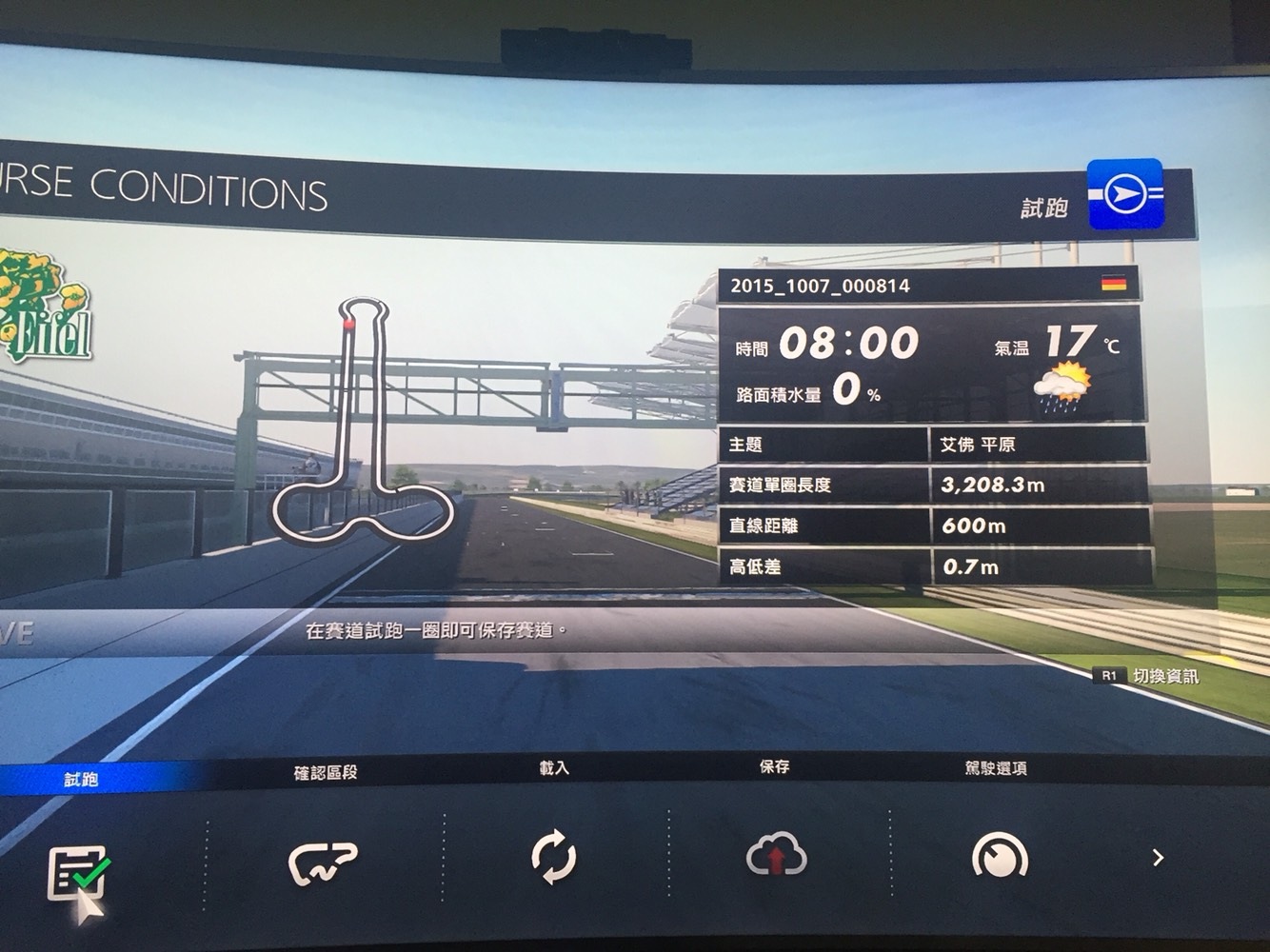Image resolution: width=1270 pixels, height=952 pixels.
Task: Click the 保存 cloud save icon
Action: tap(776, 855)
